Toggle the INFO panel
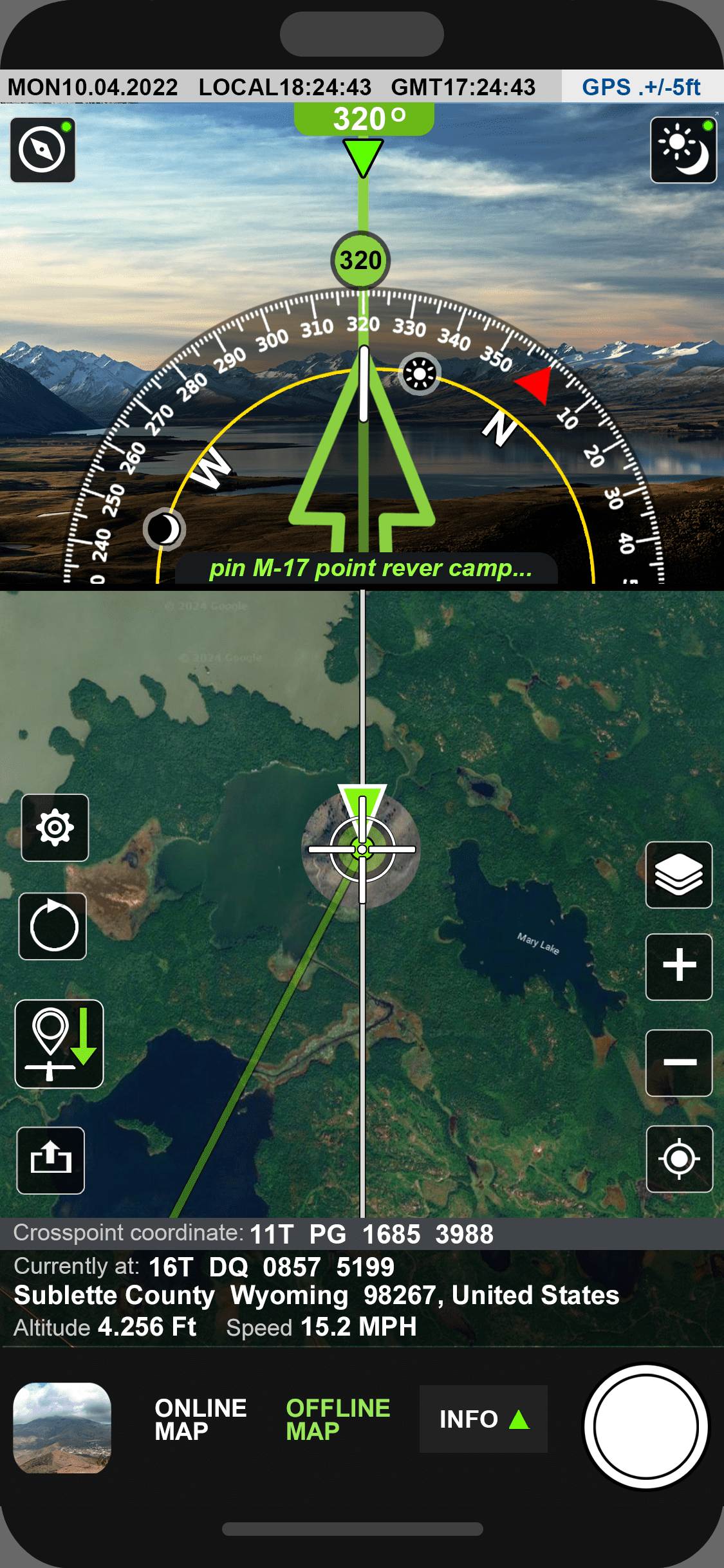This screenshot has height=1568, width=724. [483, 1419]
